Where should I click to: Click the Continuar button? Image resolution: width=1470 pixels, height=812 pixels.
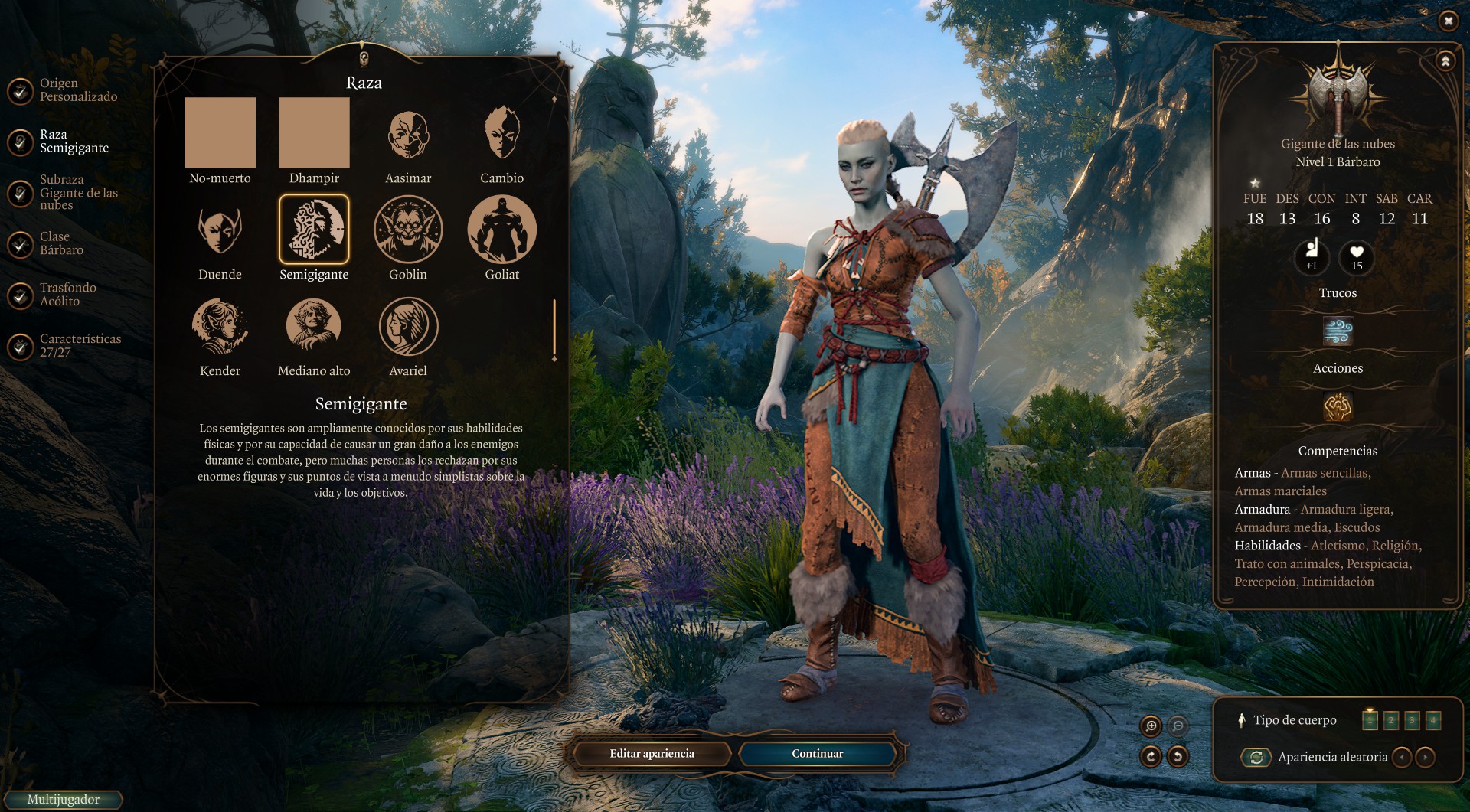tap(817, 754)
